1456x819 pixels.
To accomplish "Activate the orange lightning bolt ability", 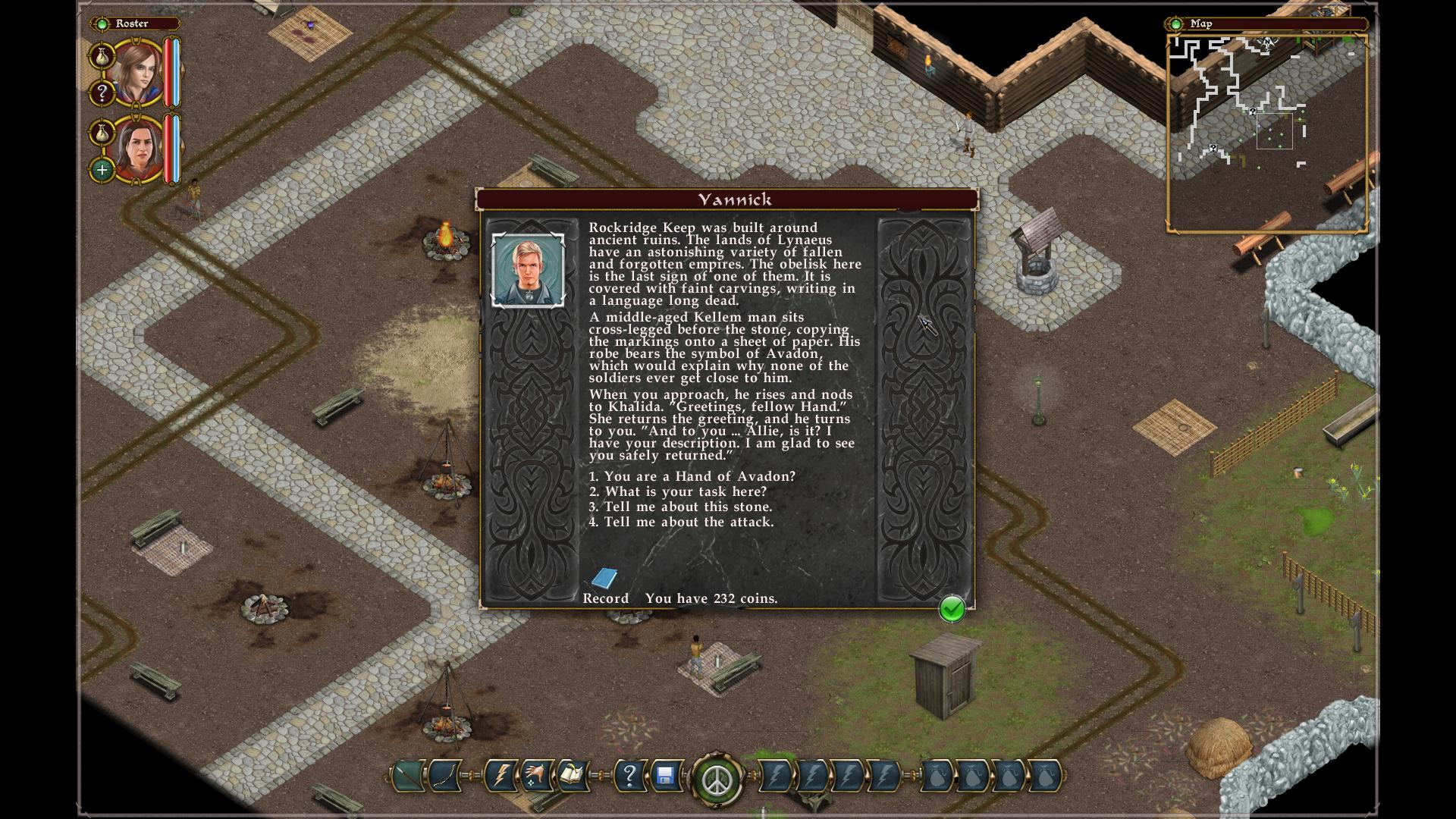I will [501, 776].
